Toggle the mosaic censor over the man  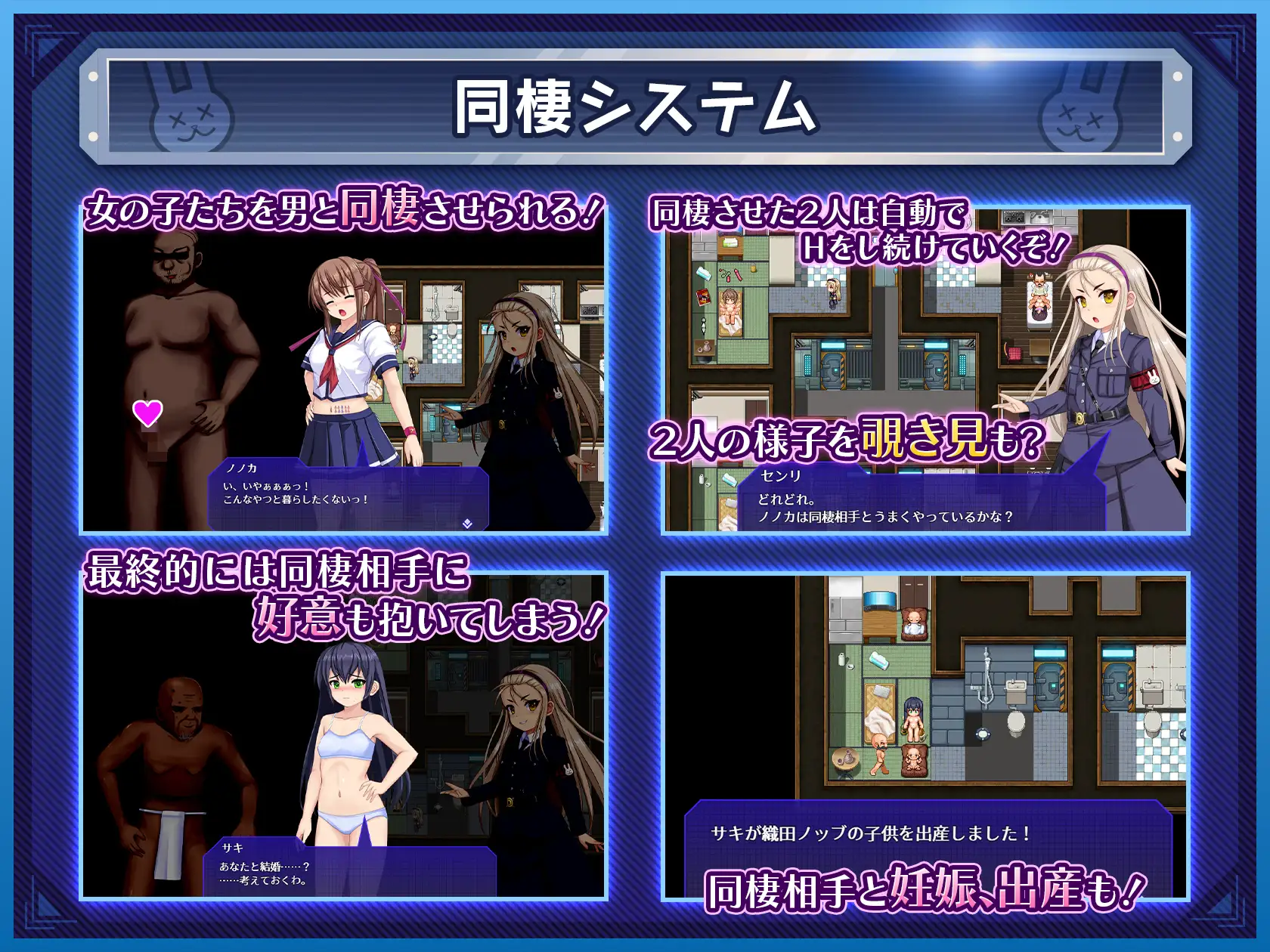(x=155, y=451)
